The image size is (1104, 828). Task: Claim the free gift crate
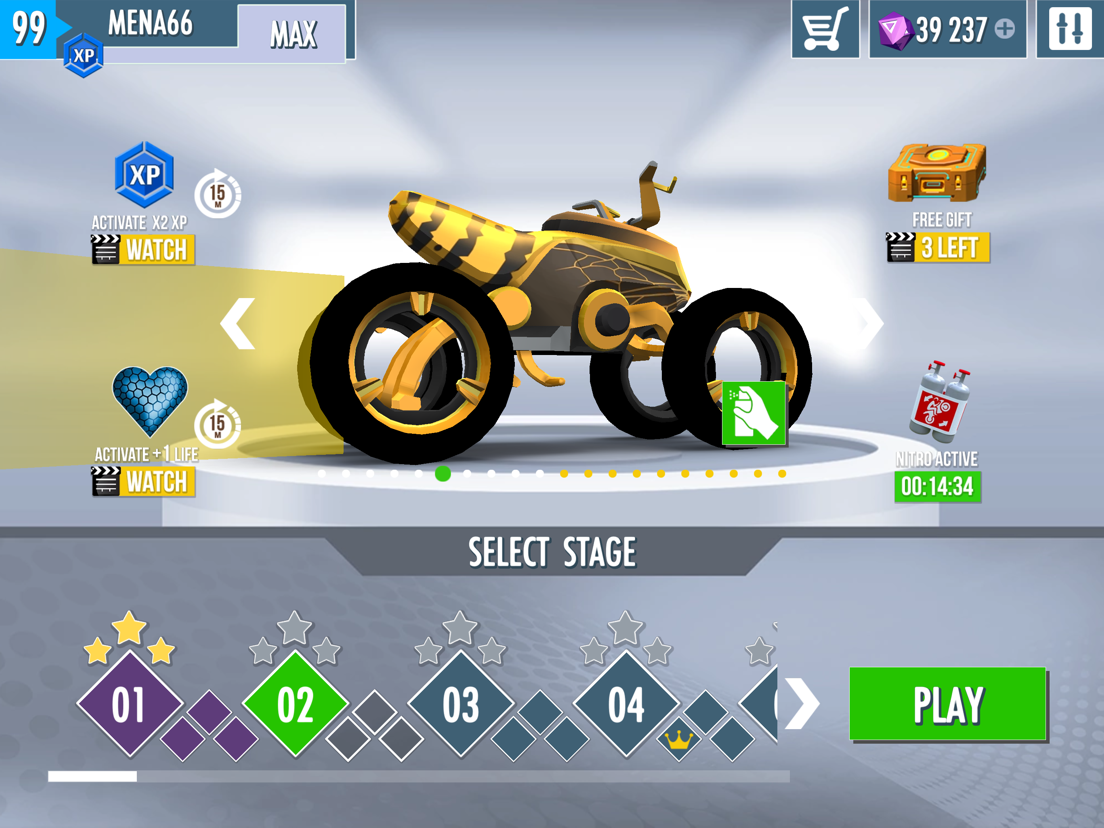click(937, 173)
